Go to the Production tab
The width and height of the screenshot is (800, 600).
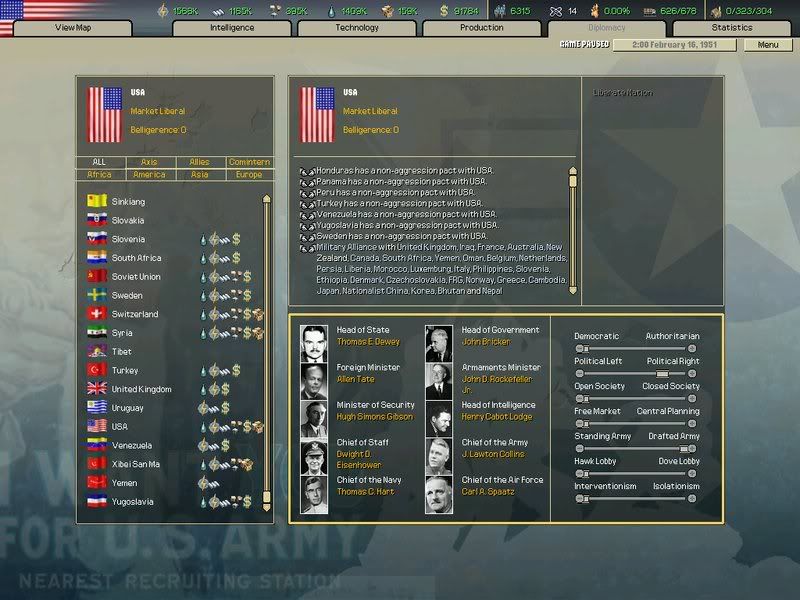pyautogui.click(x=482, y=28)
